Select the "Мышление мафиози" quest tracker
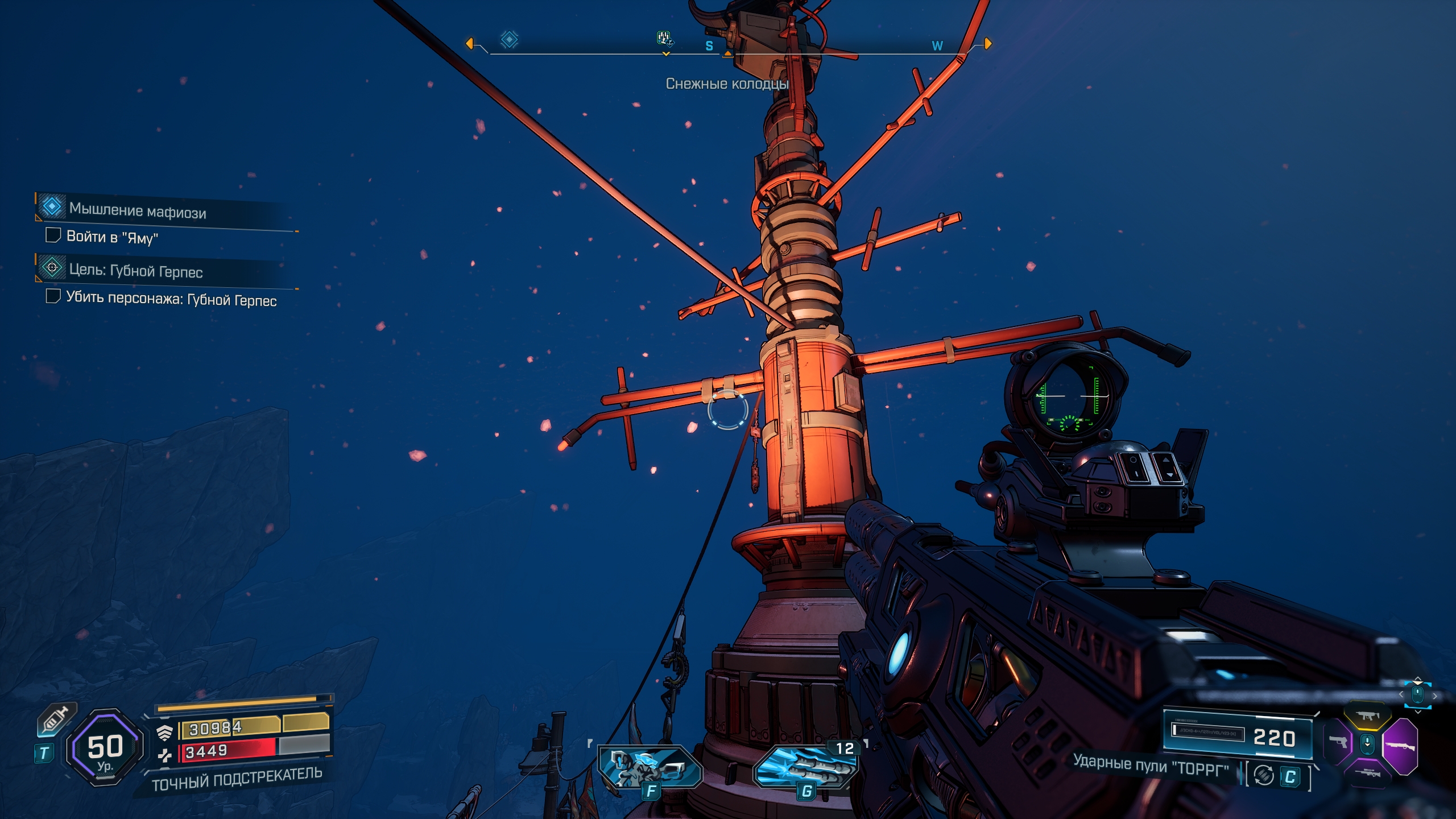This screenshot has height=819, width=1456. tap(137, 210)
